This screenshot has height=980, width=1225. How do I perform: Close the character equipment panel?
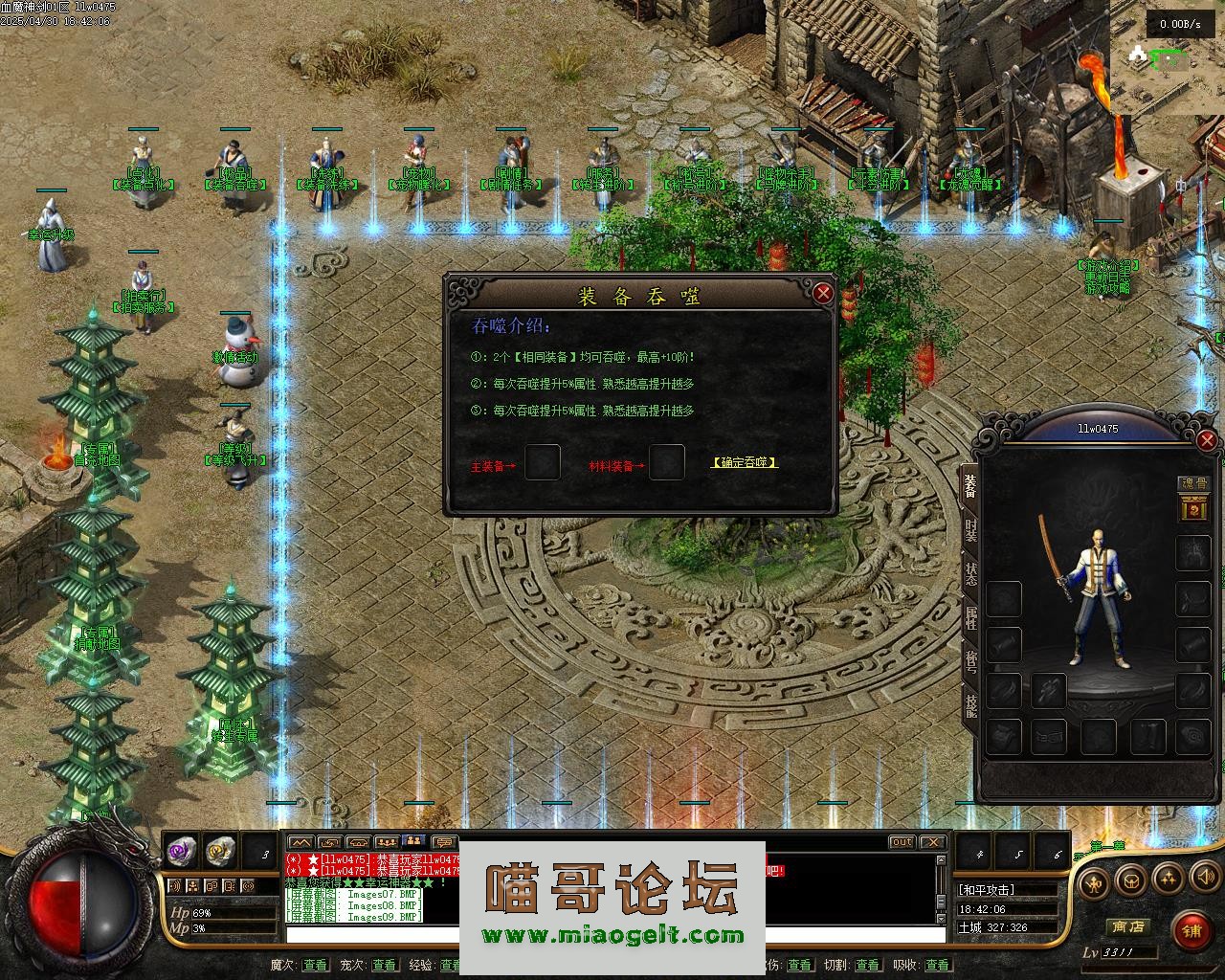[x=1207, y=440]
